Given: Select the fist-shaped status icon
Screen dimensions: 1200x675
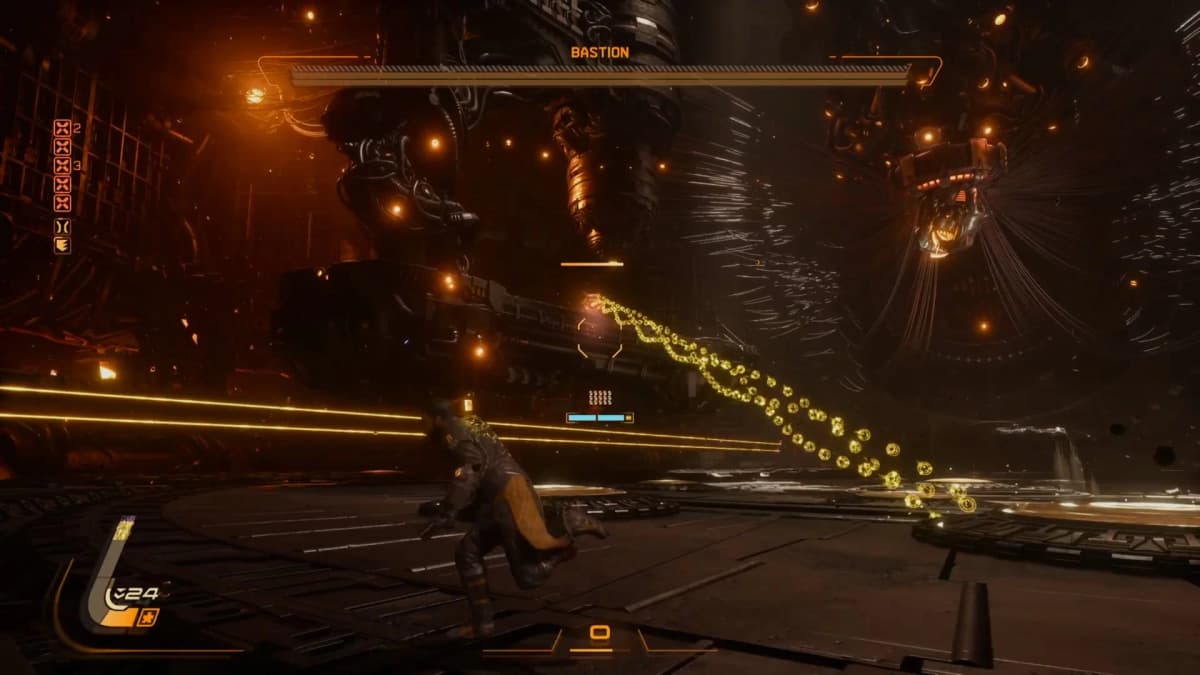Looking at the screenshot, I should (x=62, y=245).
